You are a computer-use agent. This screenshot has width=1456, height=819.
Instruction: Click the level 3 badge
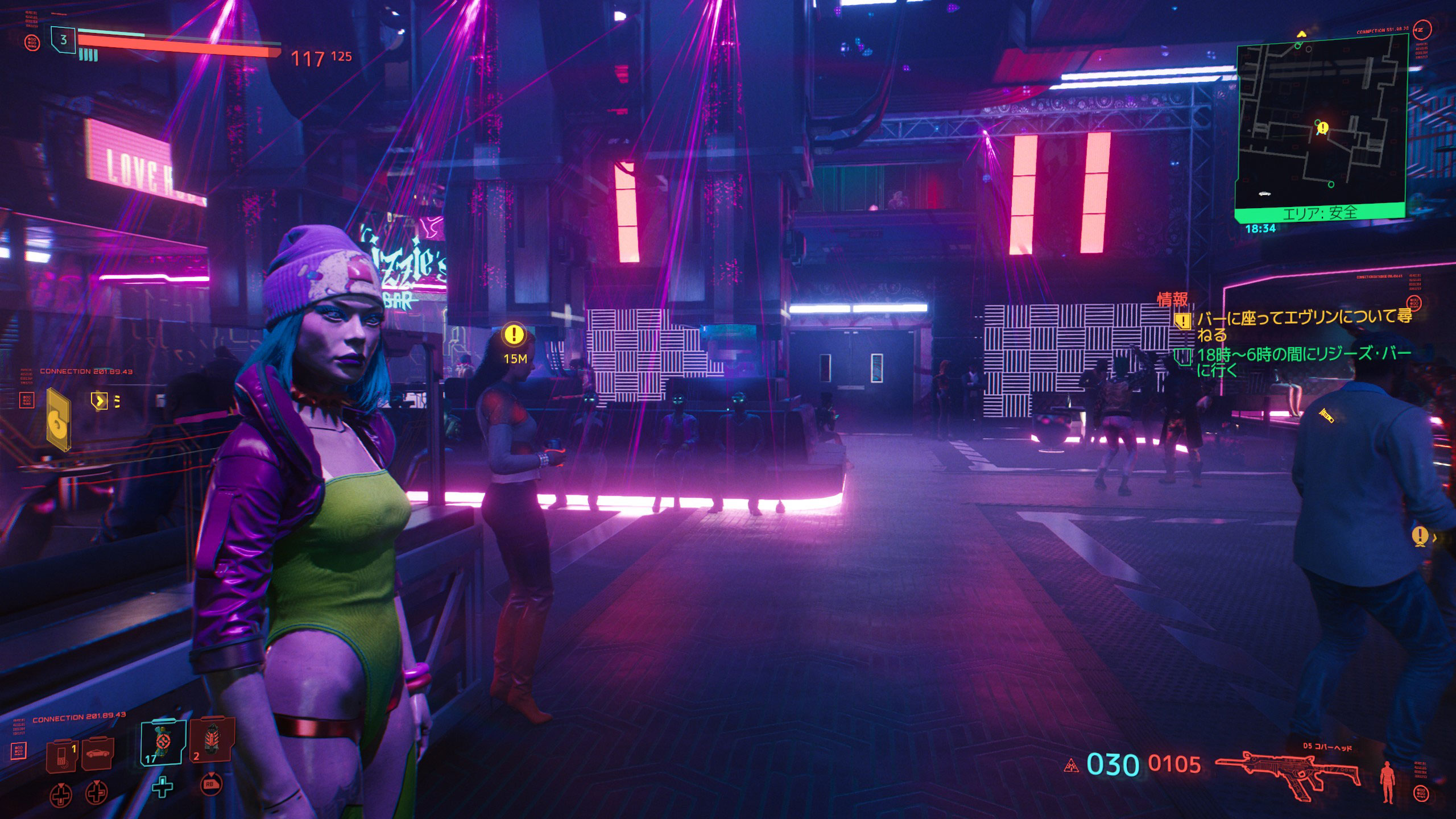pyautogui.click(x=63, y=40)
